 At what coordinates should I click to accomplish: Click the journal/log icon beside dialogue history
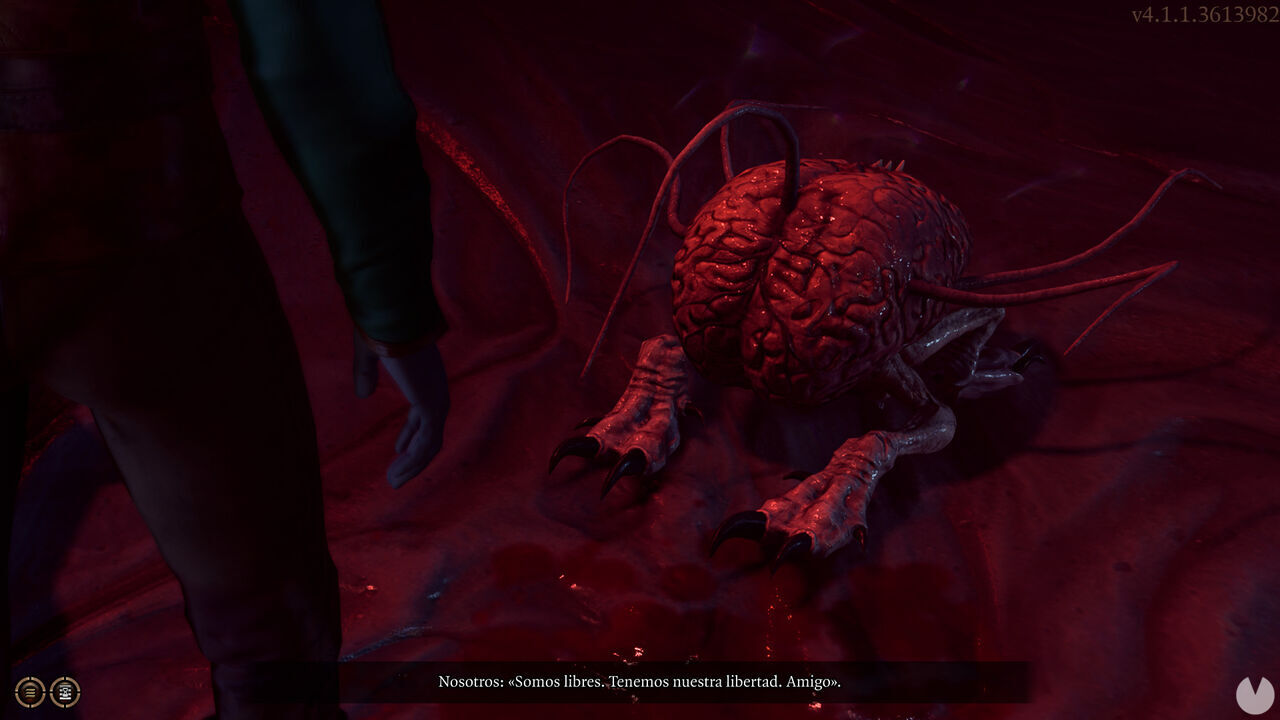pyautogui.click(x=65, y=692)
